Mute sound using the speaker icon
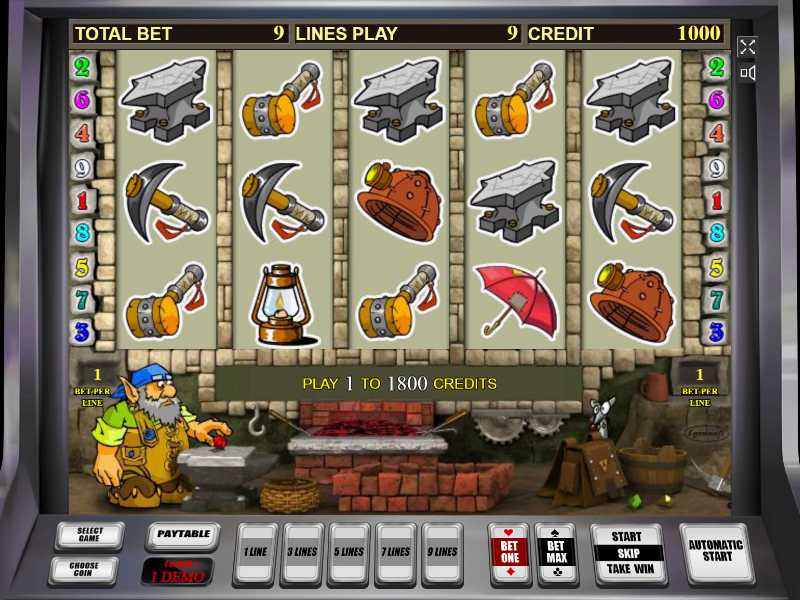Screen dimensions: 800x600 747,73
